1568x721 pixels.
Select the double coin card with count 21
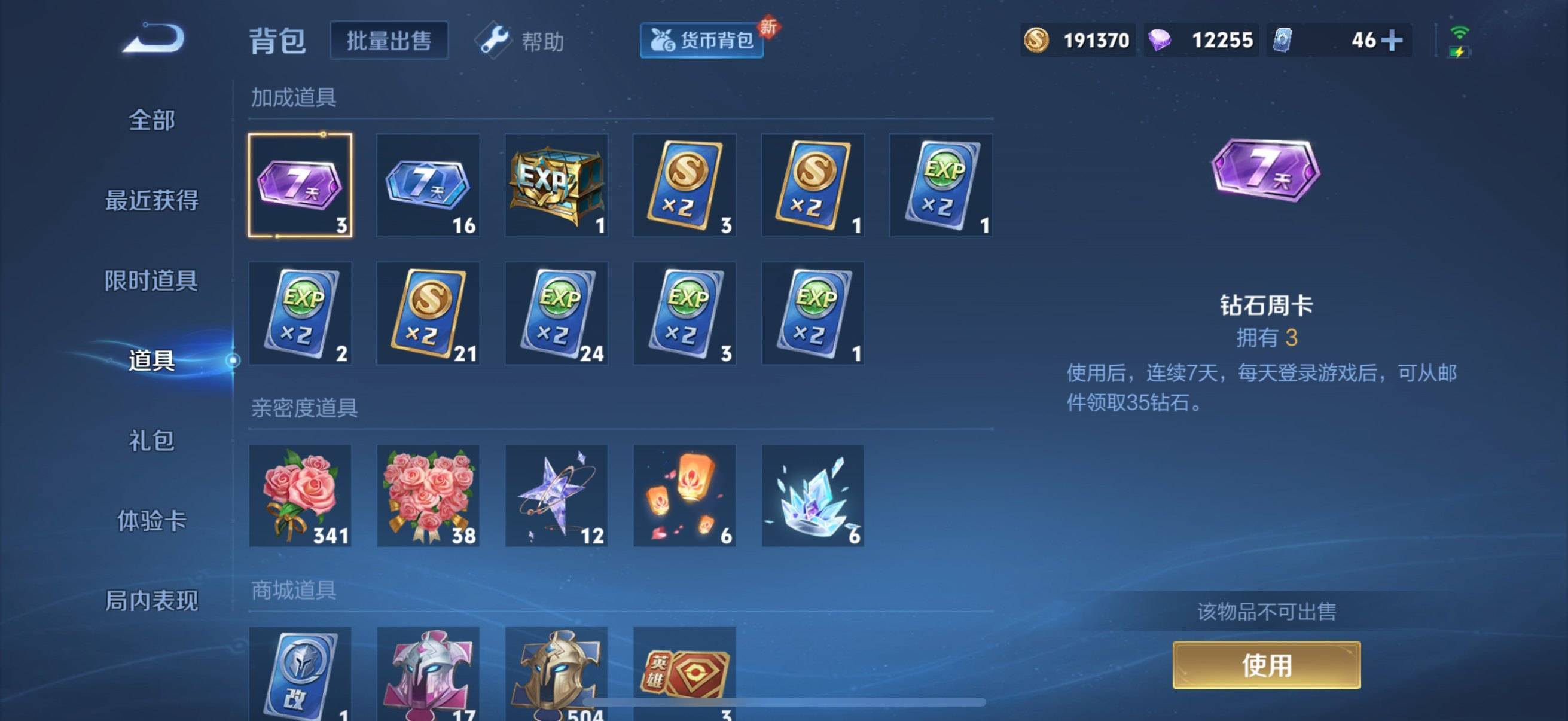428,313
